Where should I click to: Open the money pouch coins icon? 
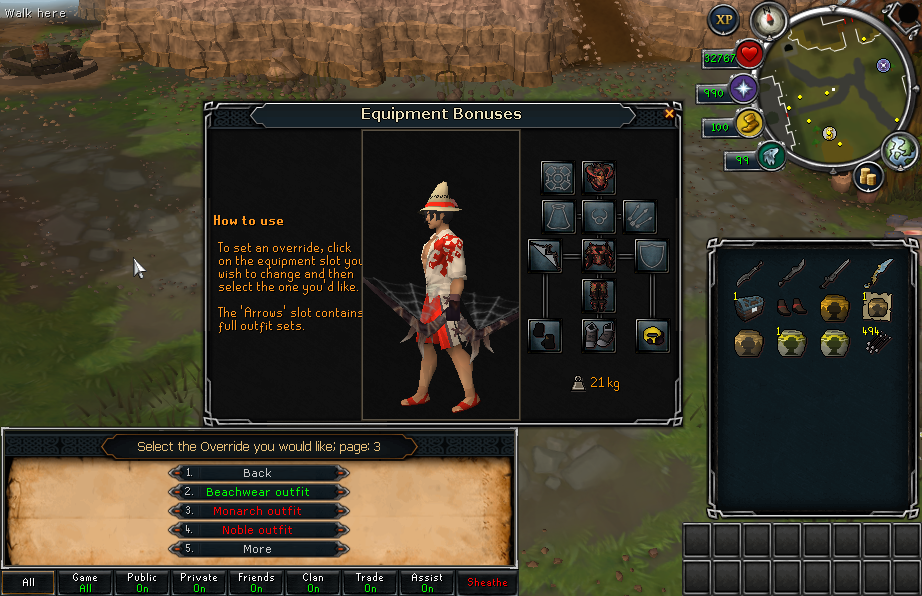point(866,177)
